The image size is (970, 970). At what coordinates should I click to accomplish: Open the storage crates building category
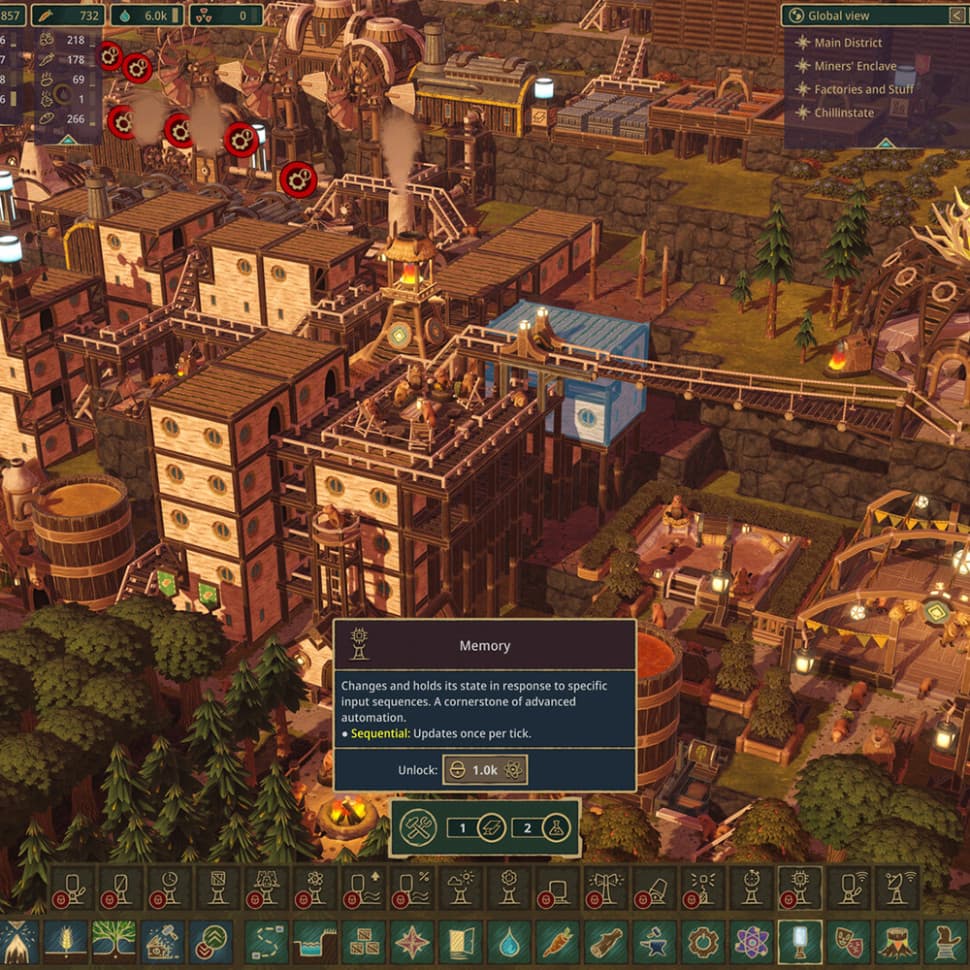[362, 942]
